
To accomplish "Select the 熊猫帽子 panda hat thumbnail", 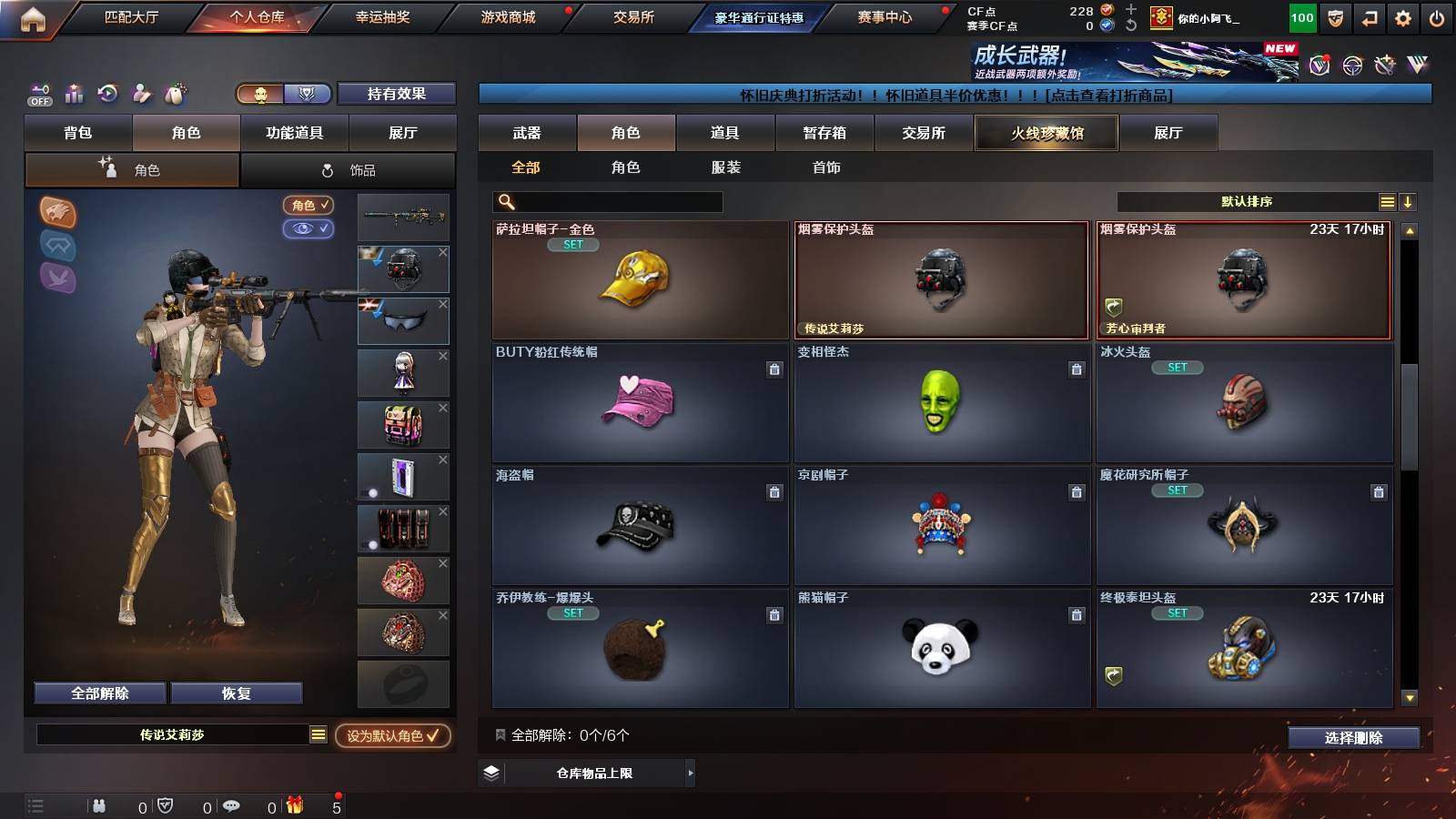I will pos(942,648).
